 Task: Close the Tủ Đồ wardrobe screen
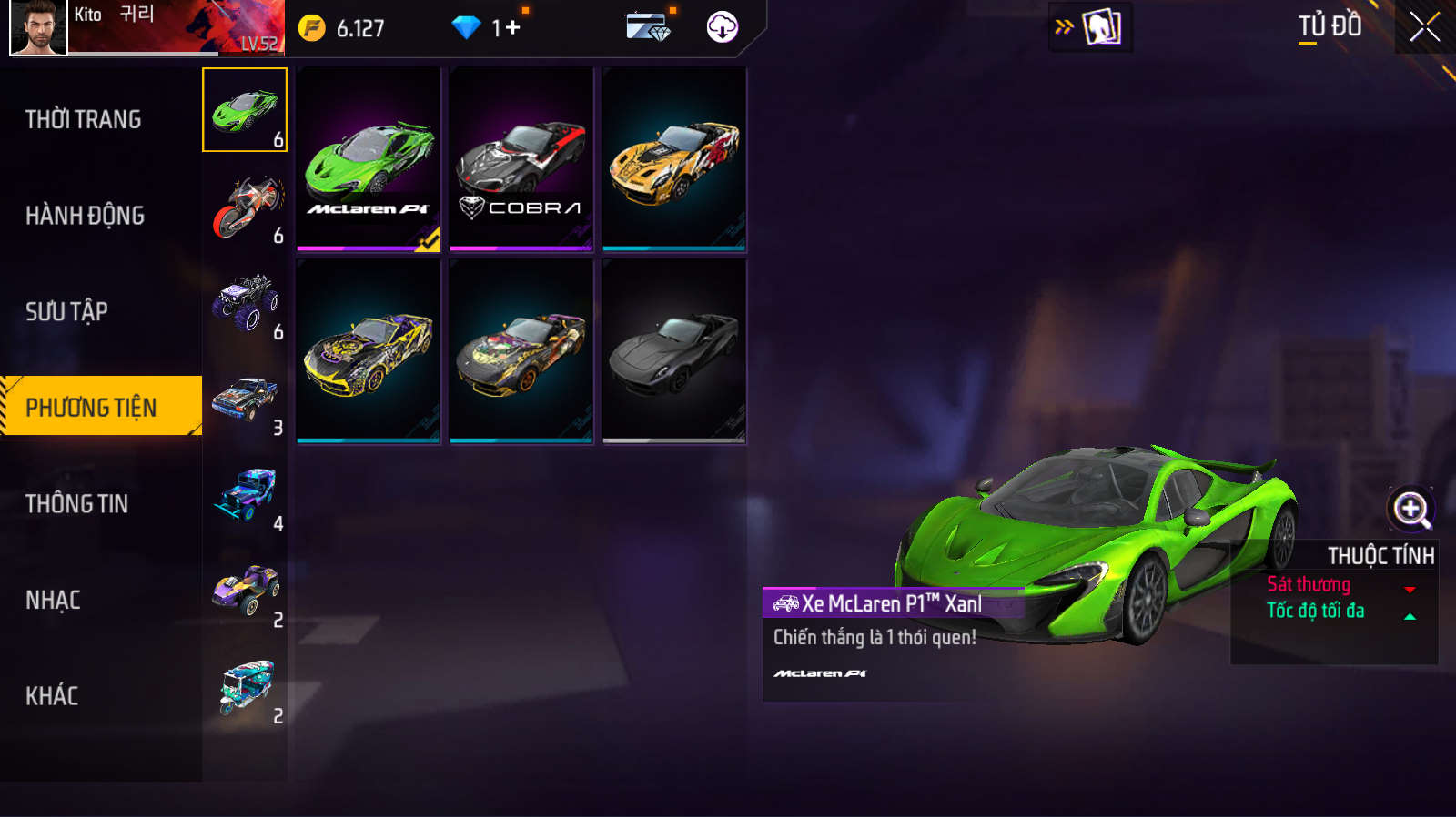[x=1424, y=27]
